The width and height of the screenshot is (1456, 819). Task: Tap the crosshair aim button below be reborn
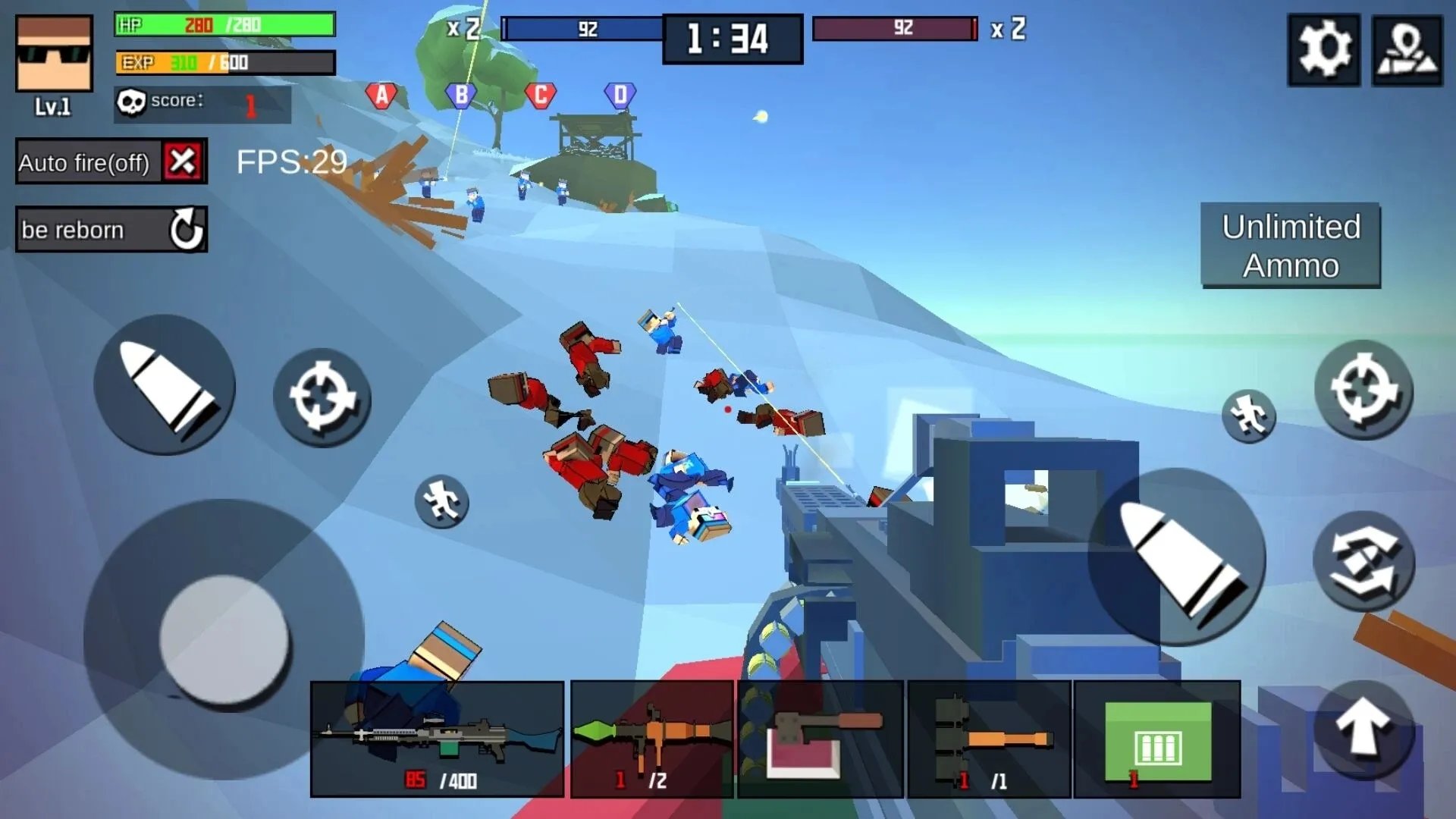point(322,397)
